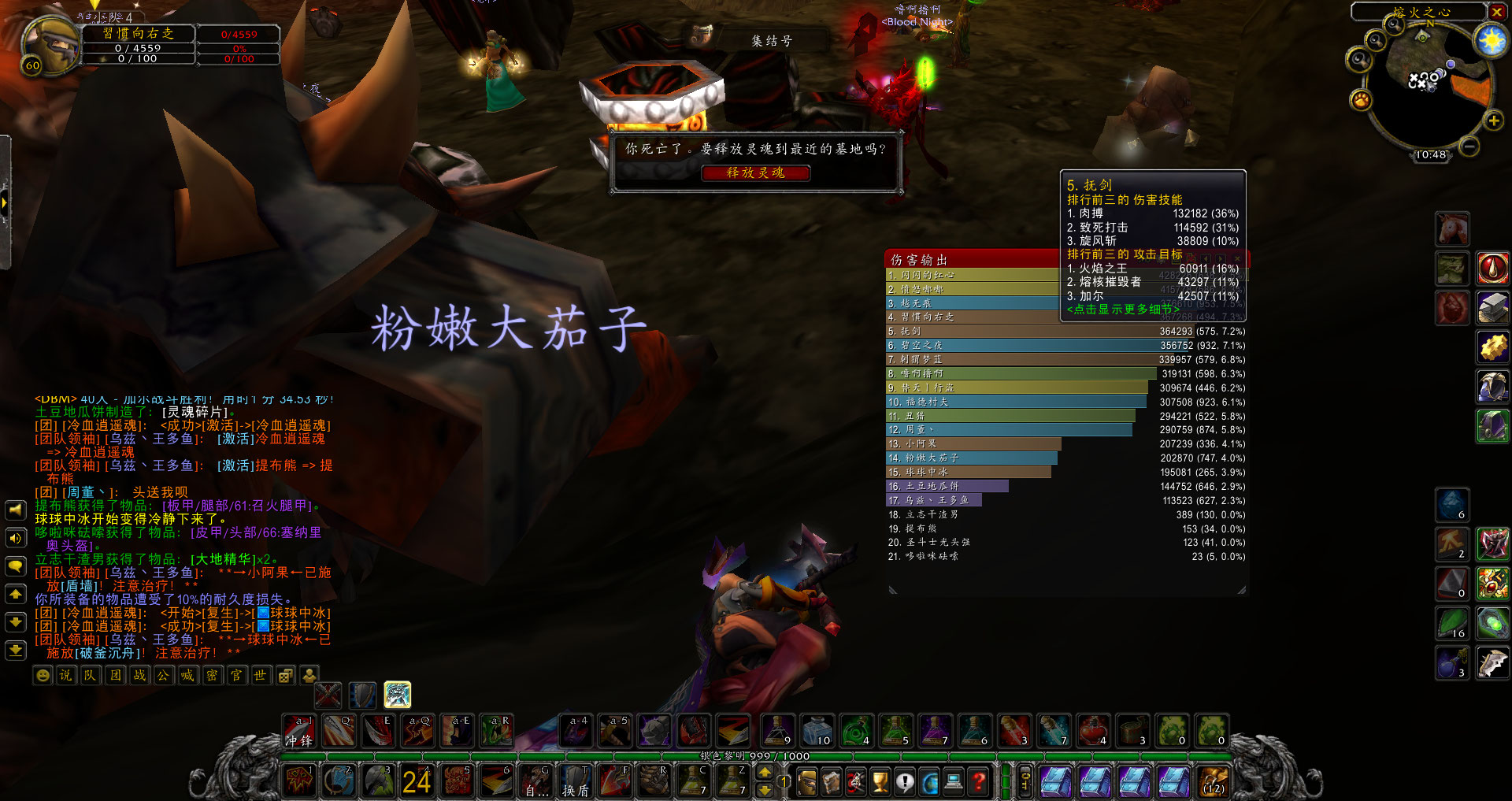Open the keyring icon beside the bags

click(1025, 781)
